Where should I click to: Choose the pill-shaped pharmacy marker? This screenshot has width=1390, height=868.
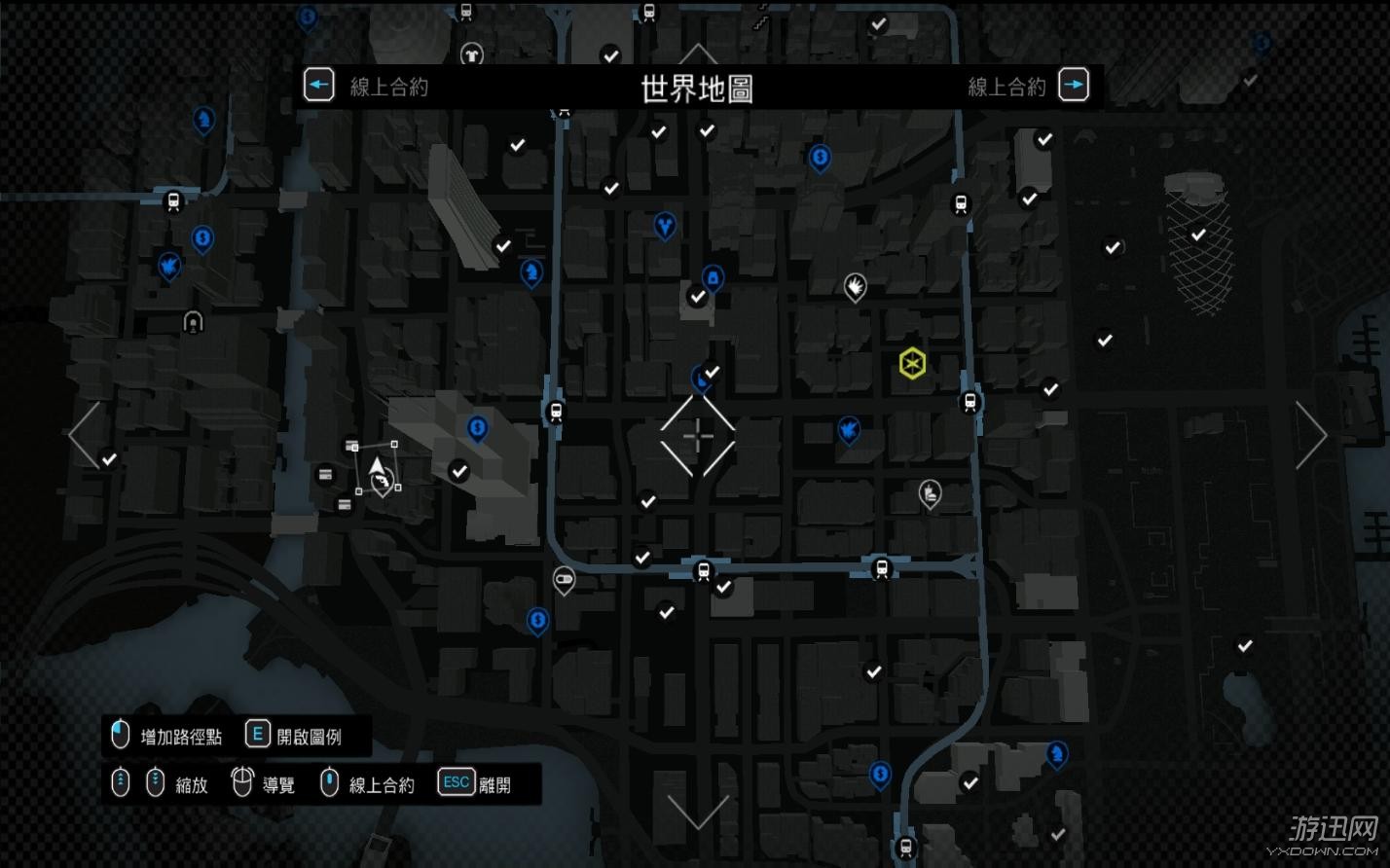point(564,581)
